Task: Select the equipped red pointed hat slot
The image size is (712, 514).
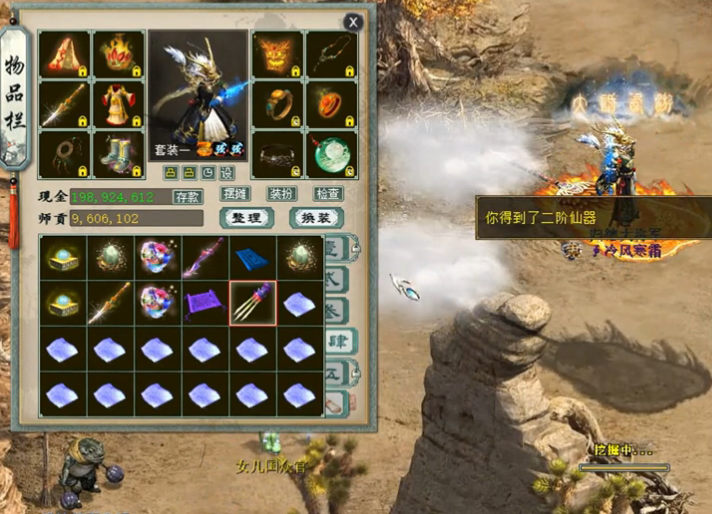Action: point(64,53)
